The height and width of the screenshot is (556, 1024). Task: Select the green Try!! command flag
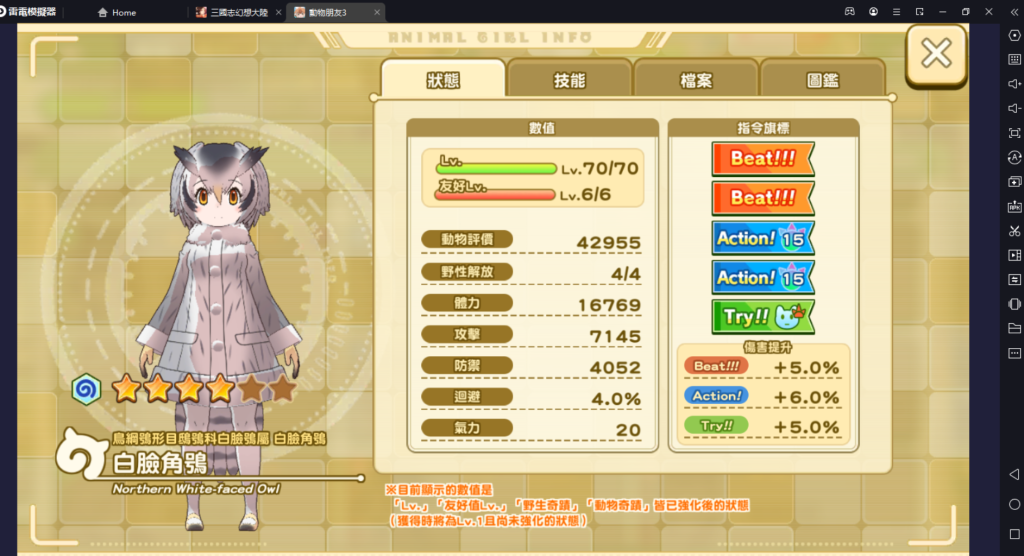(762, 317)
